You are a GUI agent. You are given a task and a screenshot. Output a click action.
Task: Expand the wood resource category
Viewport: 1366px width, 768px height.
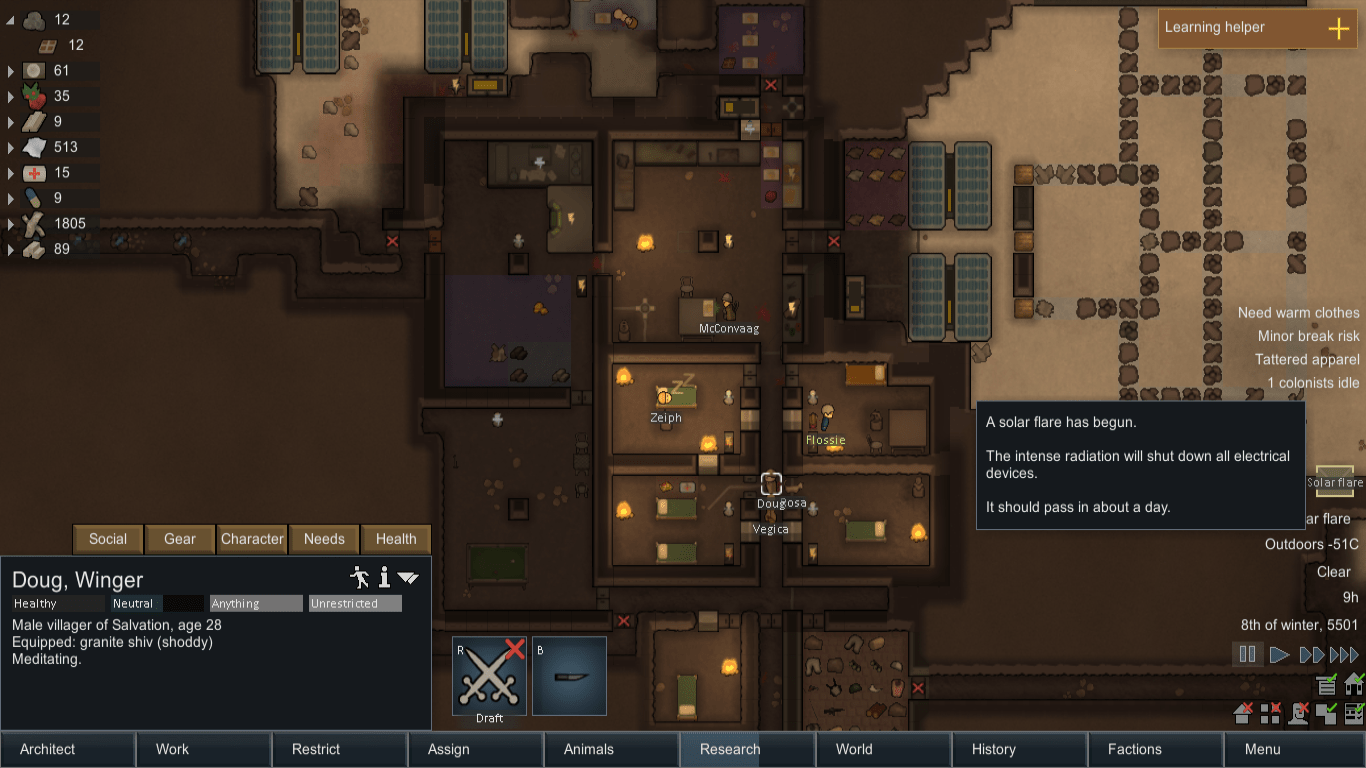click(x=9, y=223)
